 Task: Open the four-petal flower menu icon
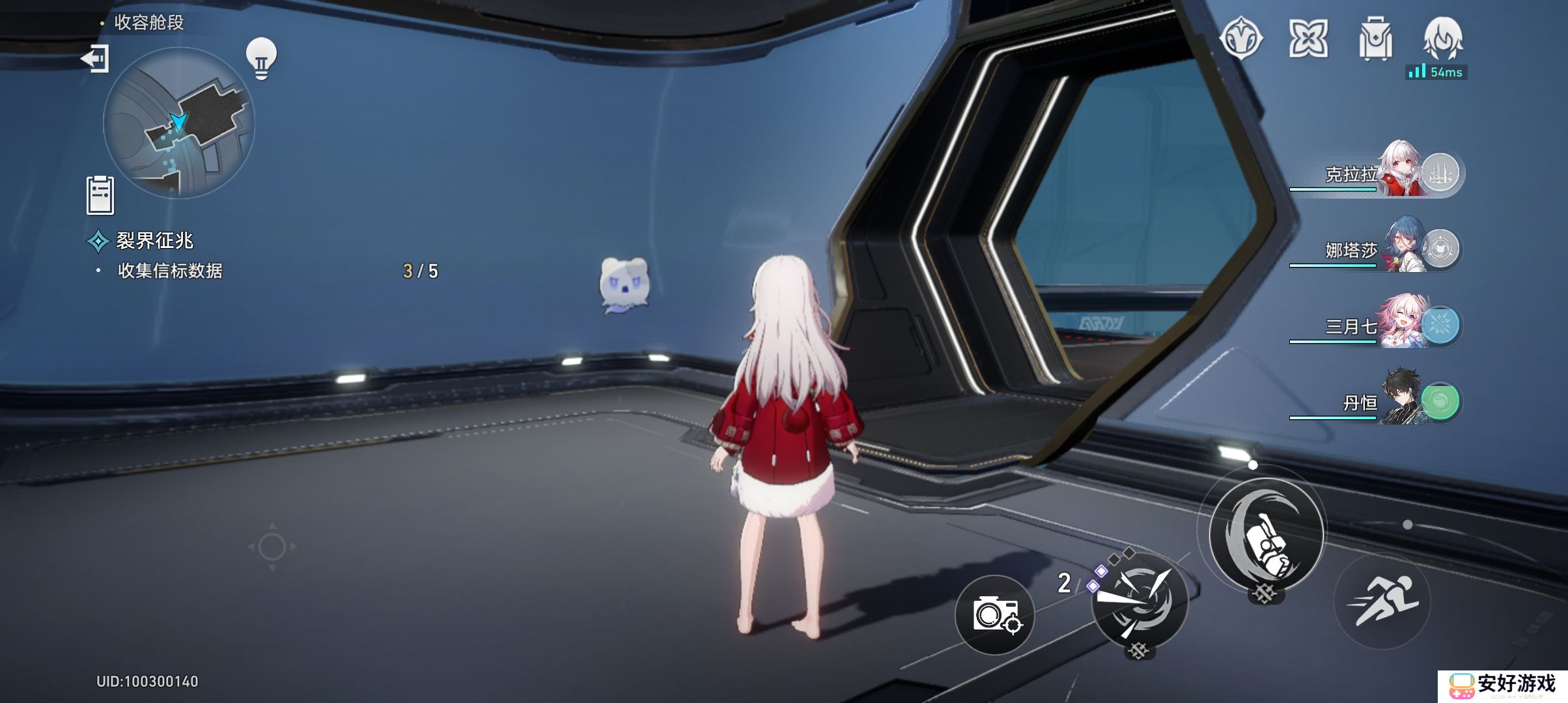[x=1308, y=39]
